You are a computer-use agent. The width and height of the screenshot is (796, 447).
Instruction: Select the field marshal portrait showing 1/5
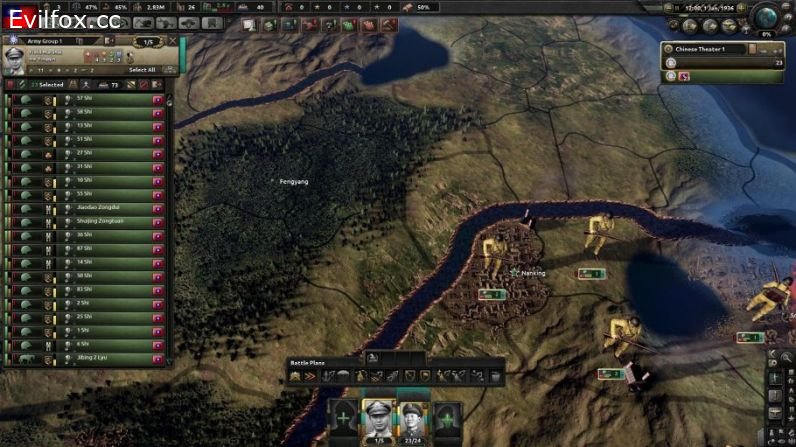376,416
